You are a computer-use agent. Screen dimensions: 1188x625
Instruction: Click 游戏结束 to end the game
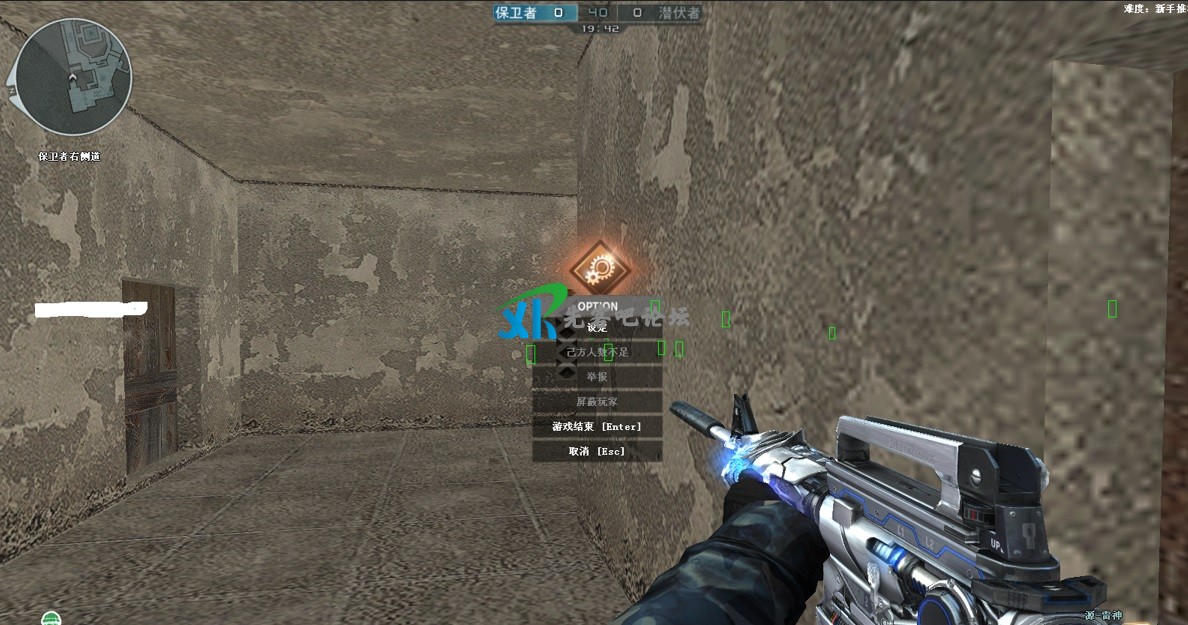(597, 427)
